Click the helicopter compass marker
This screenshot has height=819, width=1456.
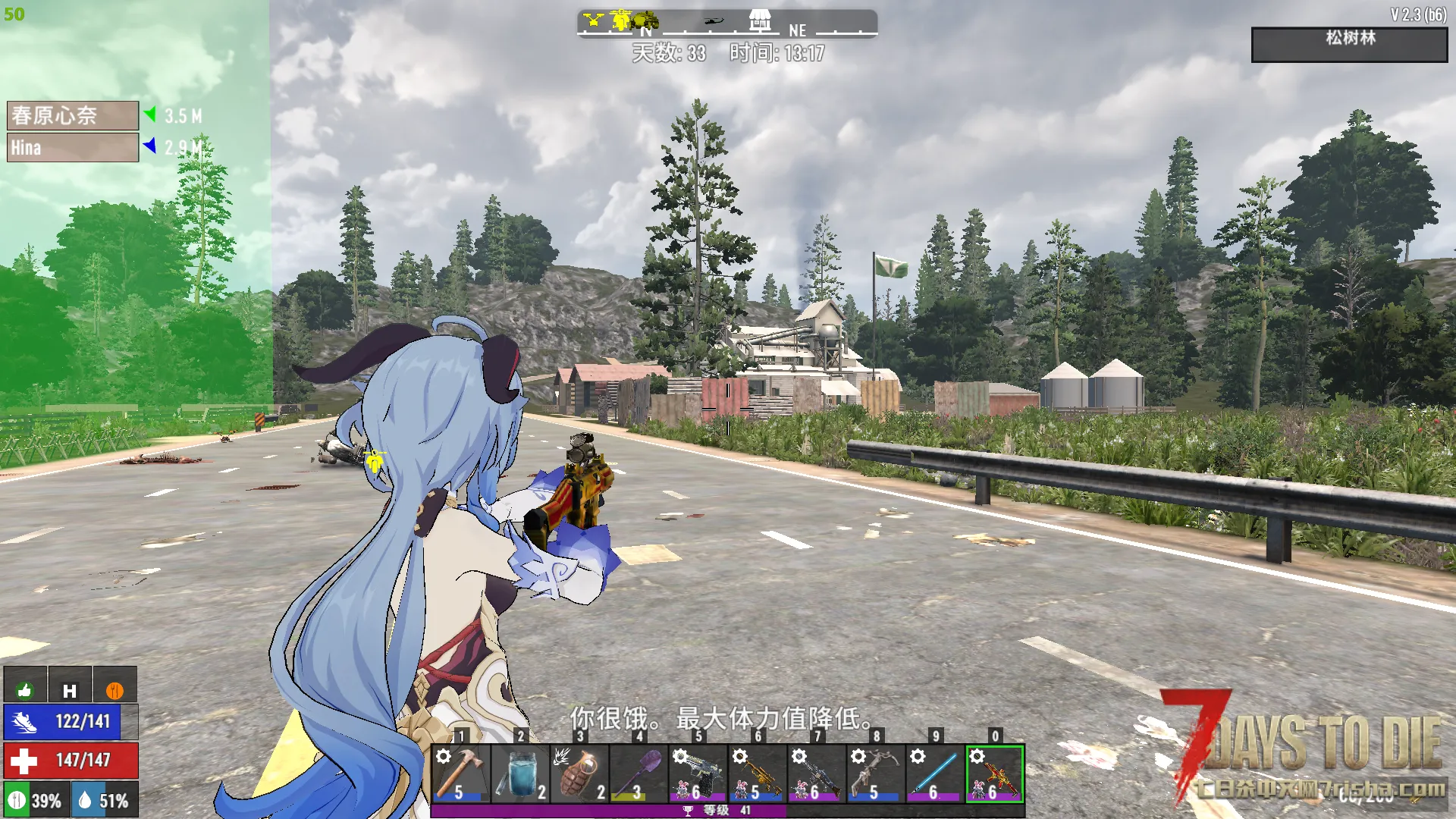(x=714, y=21)
